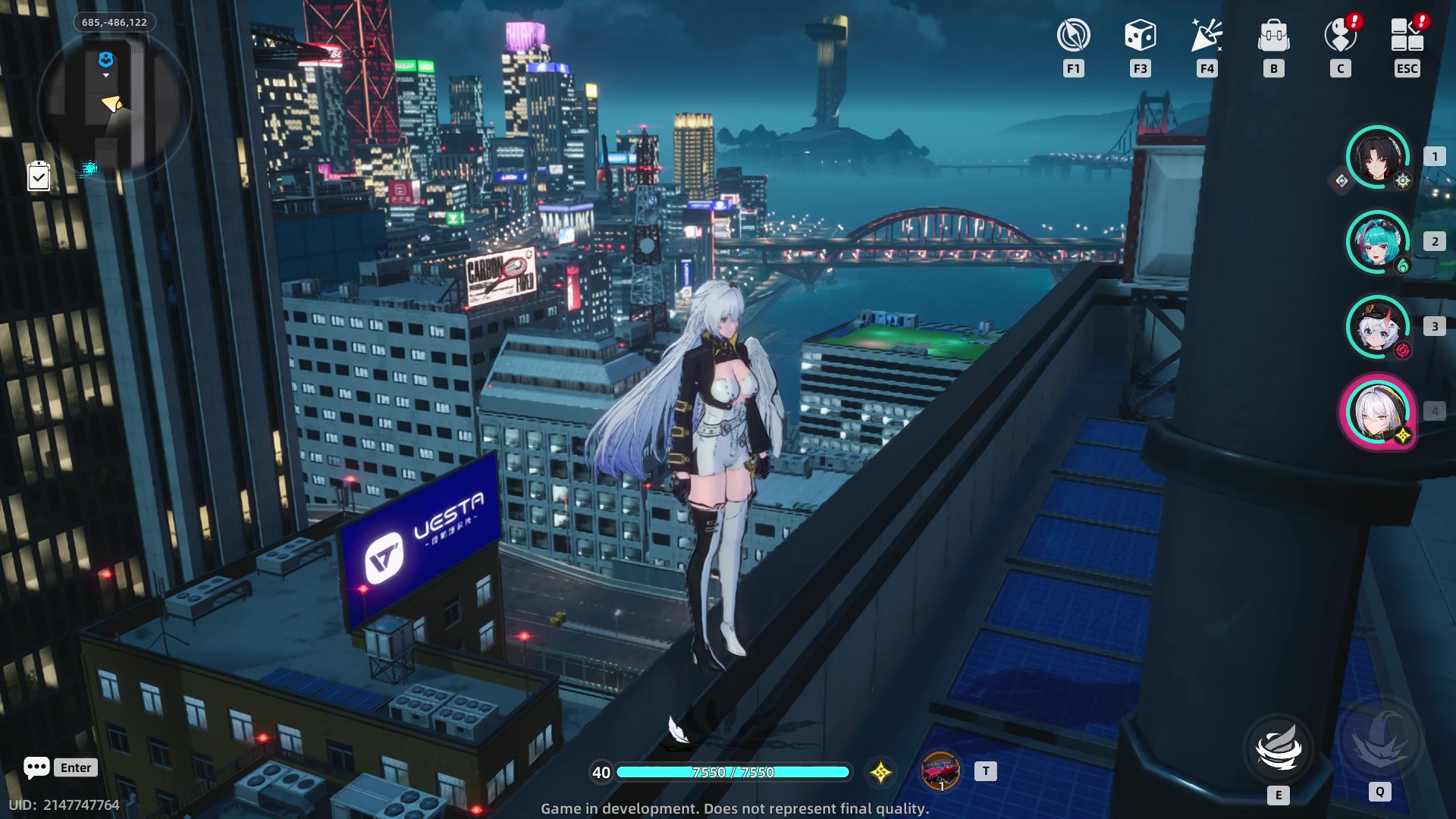Switch to the black-haired character portrait
The width and height of the screenshot is (1456, 819).
click(1377, 157)
